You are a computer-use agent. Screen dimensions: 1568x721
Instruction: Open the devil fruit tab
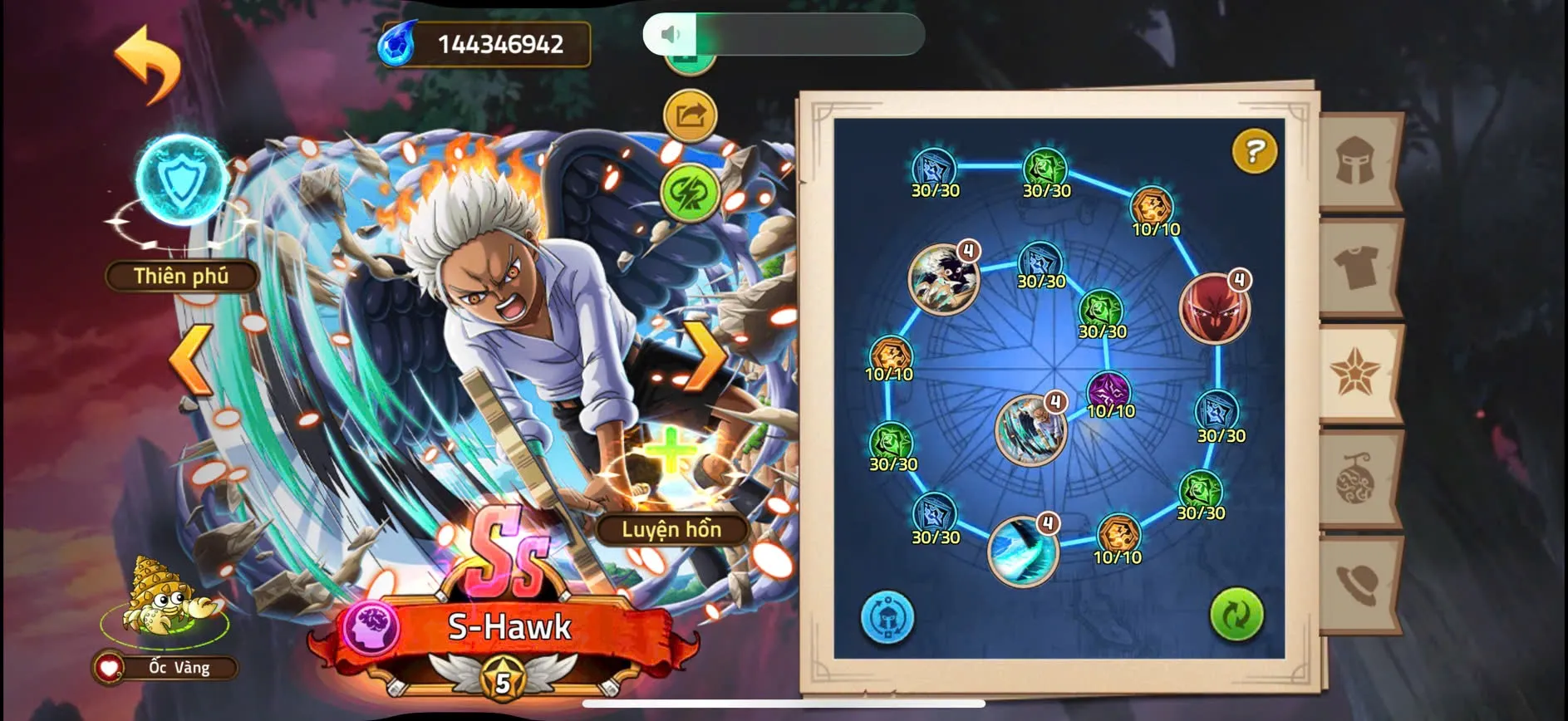[x=1357, y=479]
